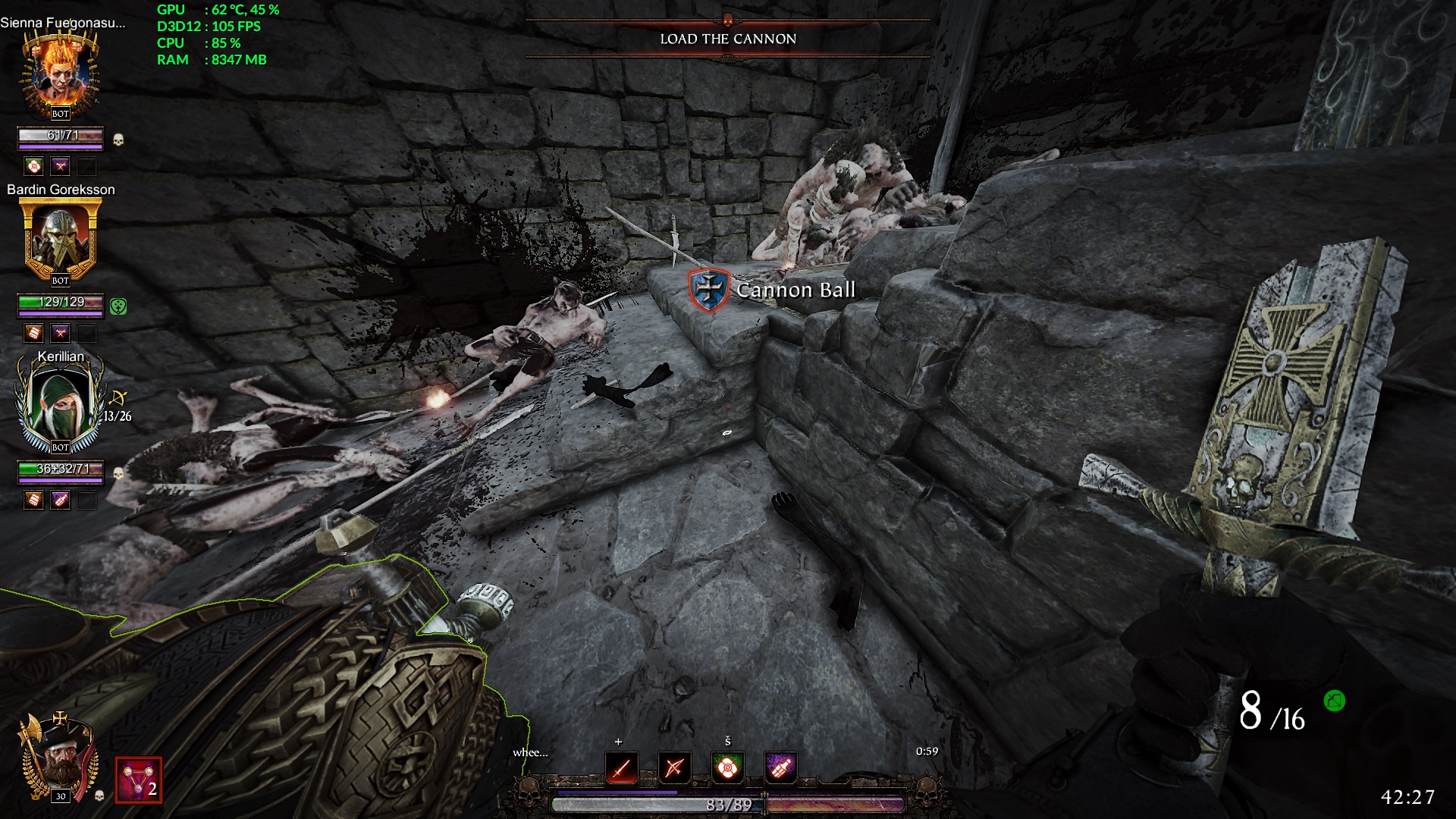
Task: Click the Cannon Ball objective marker
Action: pos(710,289)
